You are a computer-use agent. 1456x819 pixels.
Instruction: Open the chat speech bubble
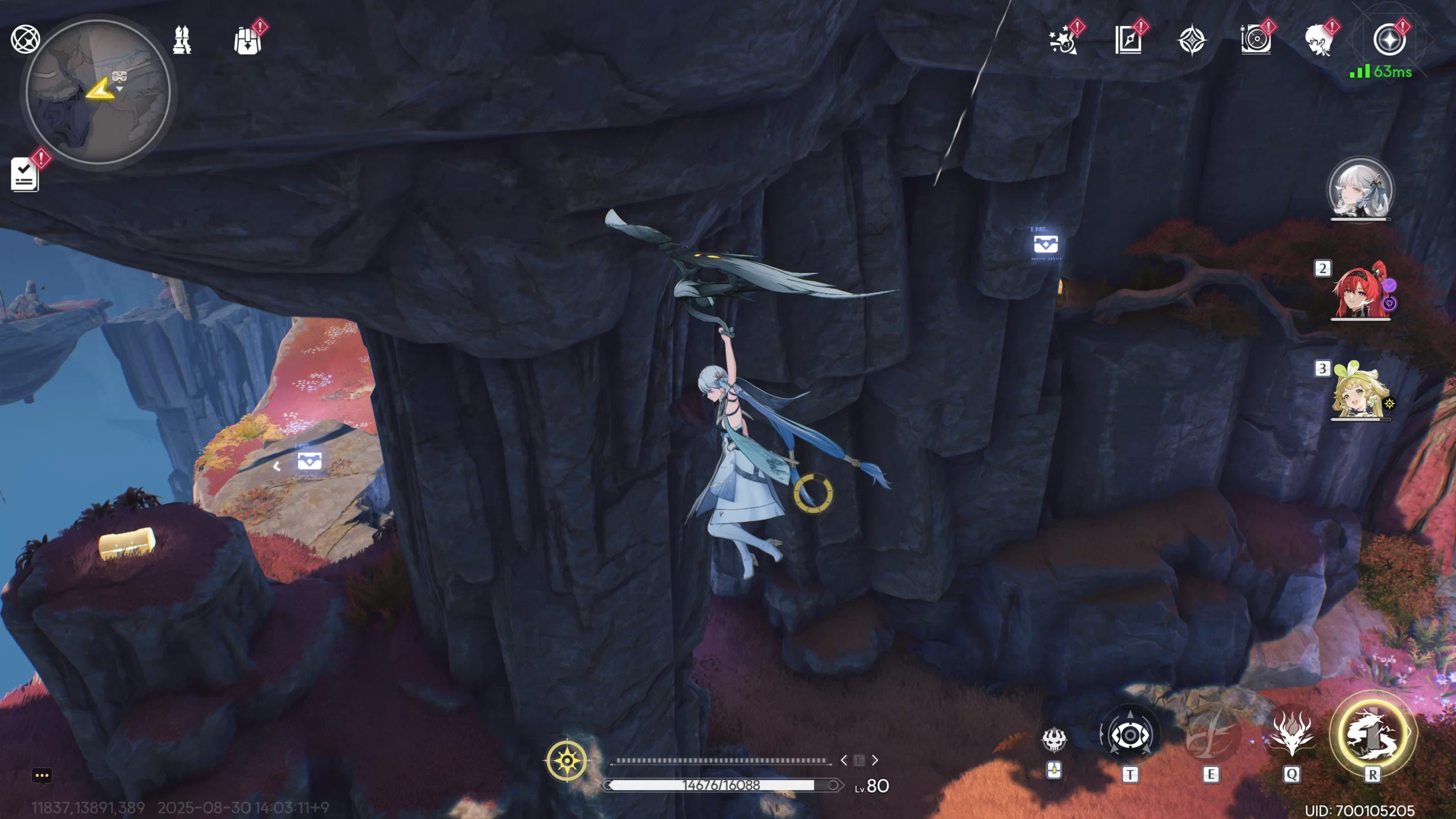42,776
